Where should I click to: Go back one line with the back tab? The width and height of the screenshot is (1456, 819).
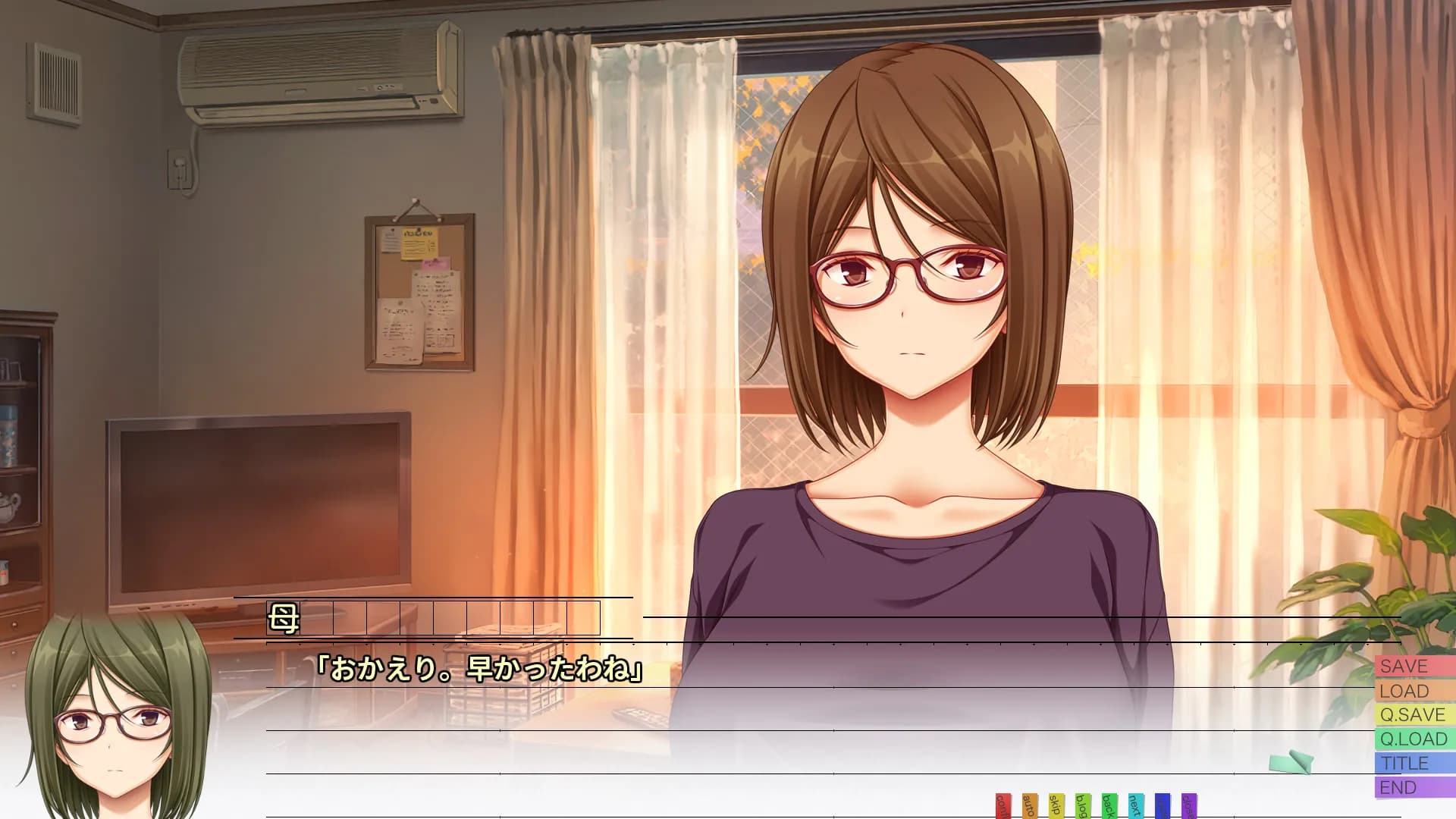point(1109,804)
